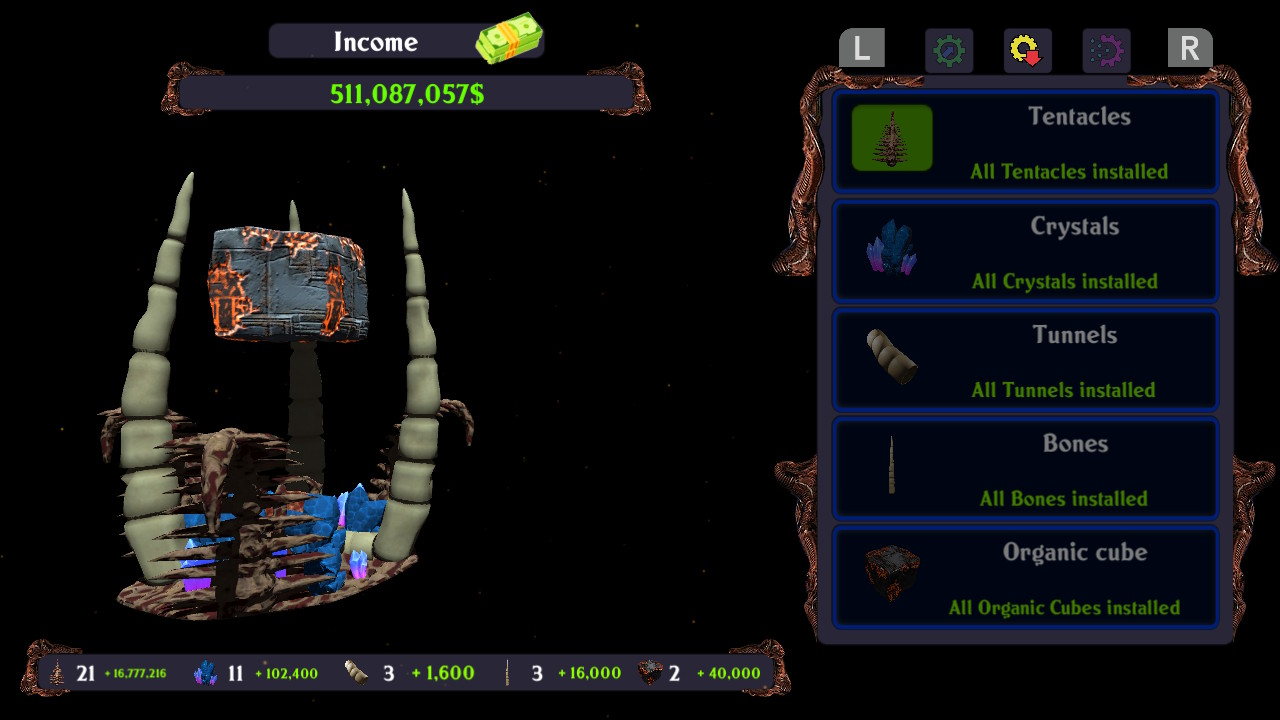Click the crystal resource icon showing 11
1280x720 pixels.
tap(207, 672)
